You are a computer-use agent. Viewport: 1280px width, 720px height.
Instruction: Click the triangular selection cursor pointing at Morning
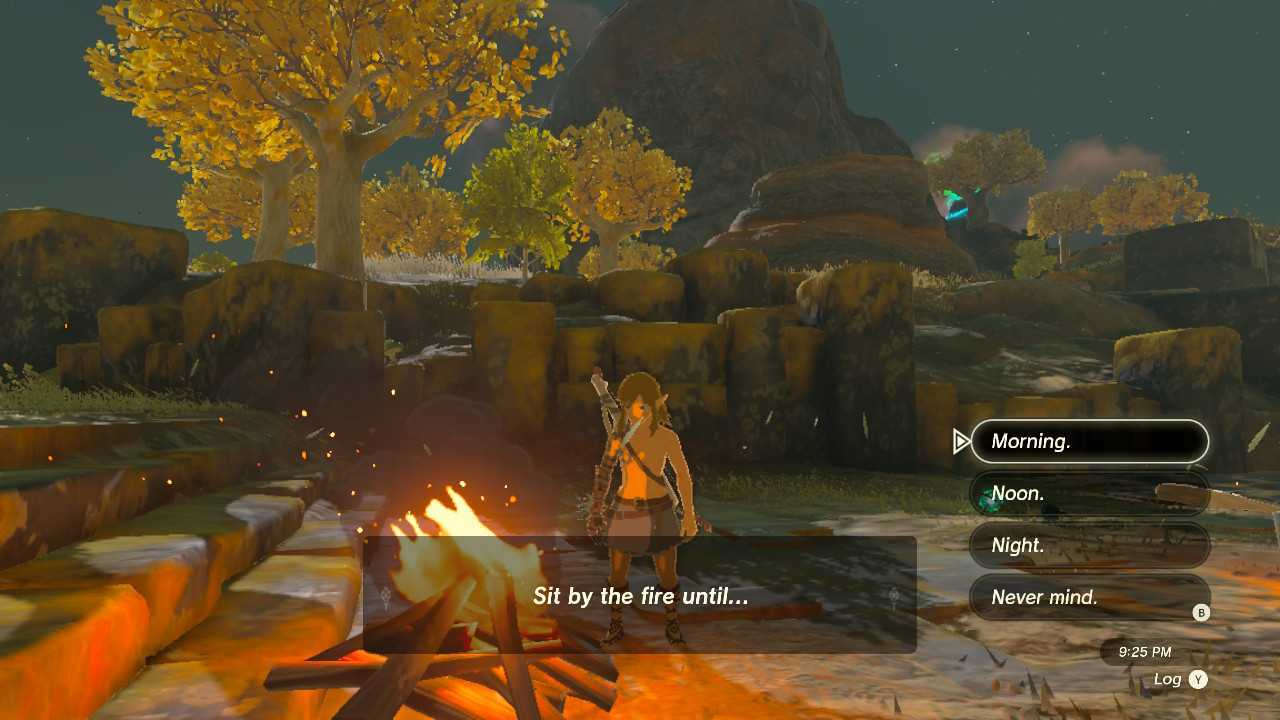coord(961,440)
